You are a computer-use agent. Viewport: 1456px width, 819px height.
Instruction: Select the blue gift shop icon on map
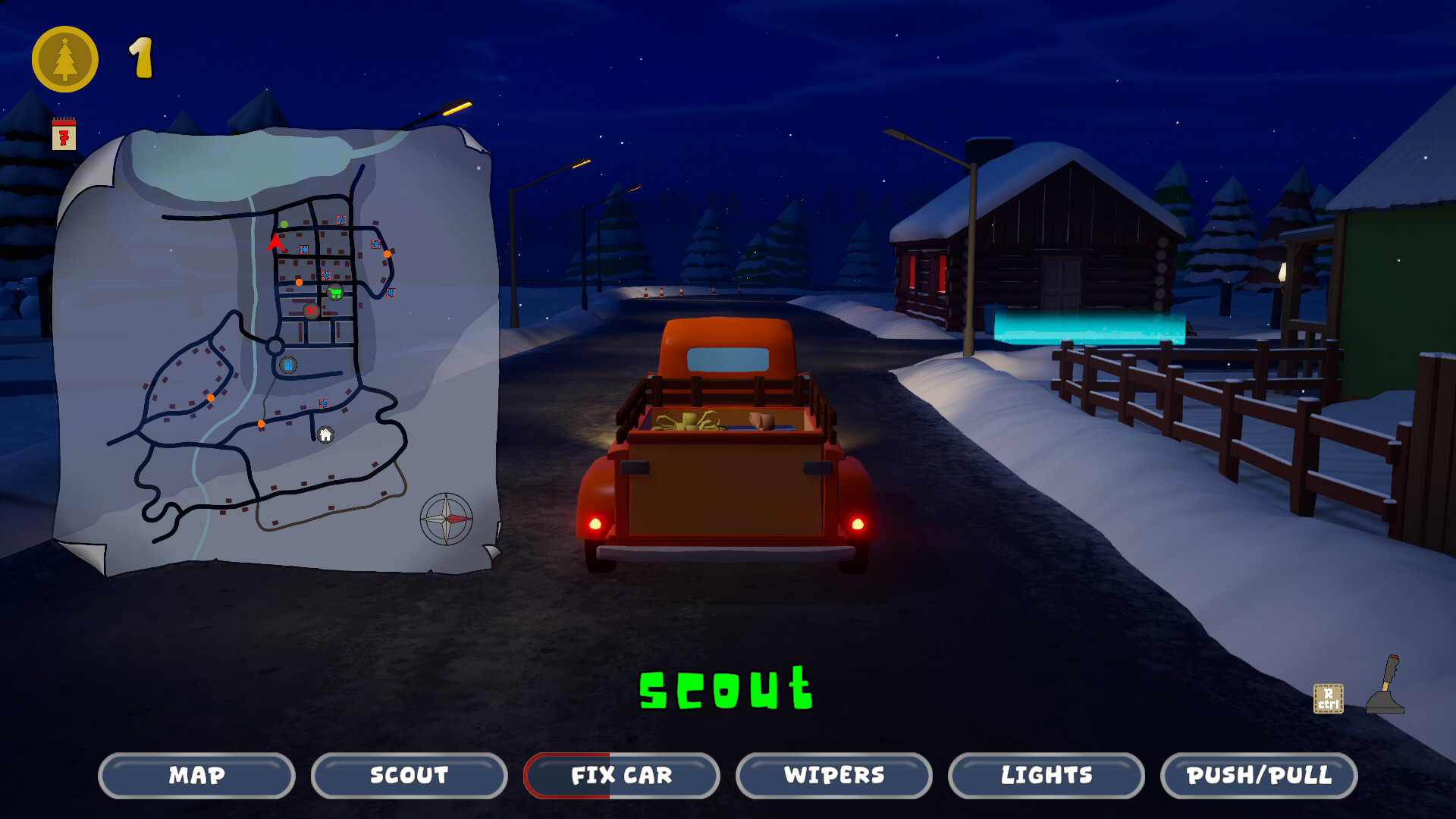287,366
